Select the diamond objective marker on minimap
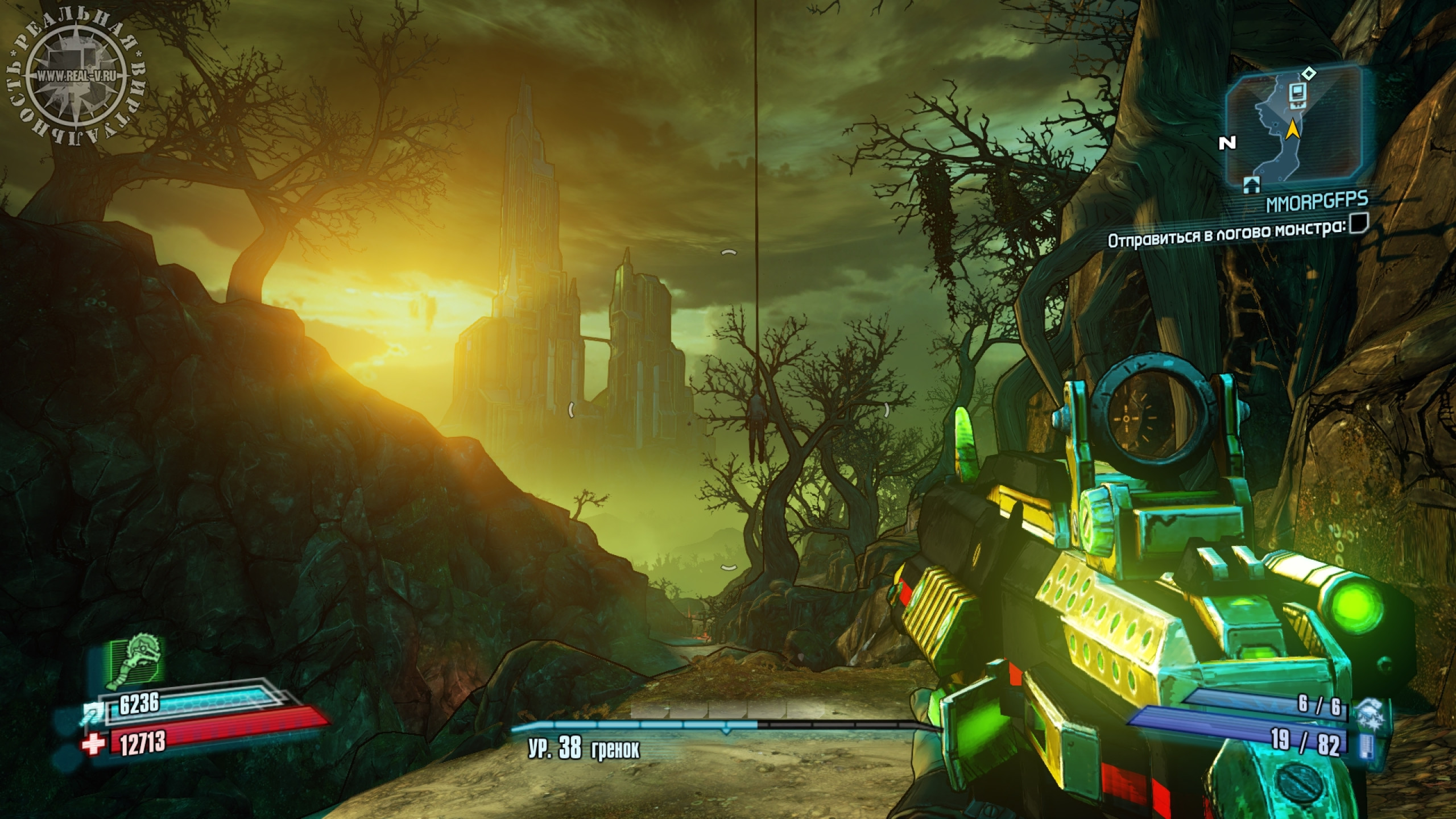 1305,73
